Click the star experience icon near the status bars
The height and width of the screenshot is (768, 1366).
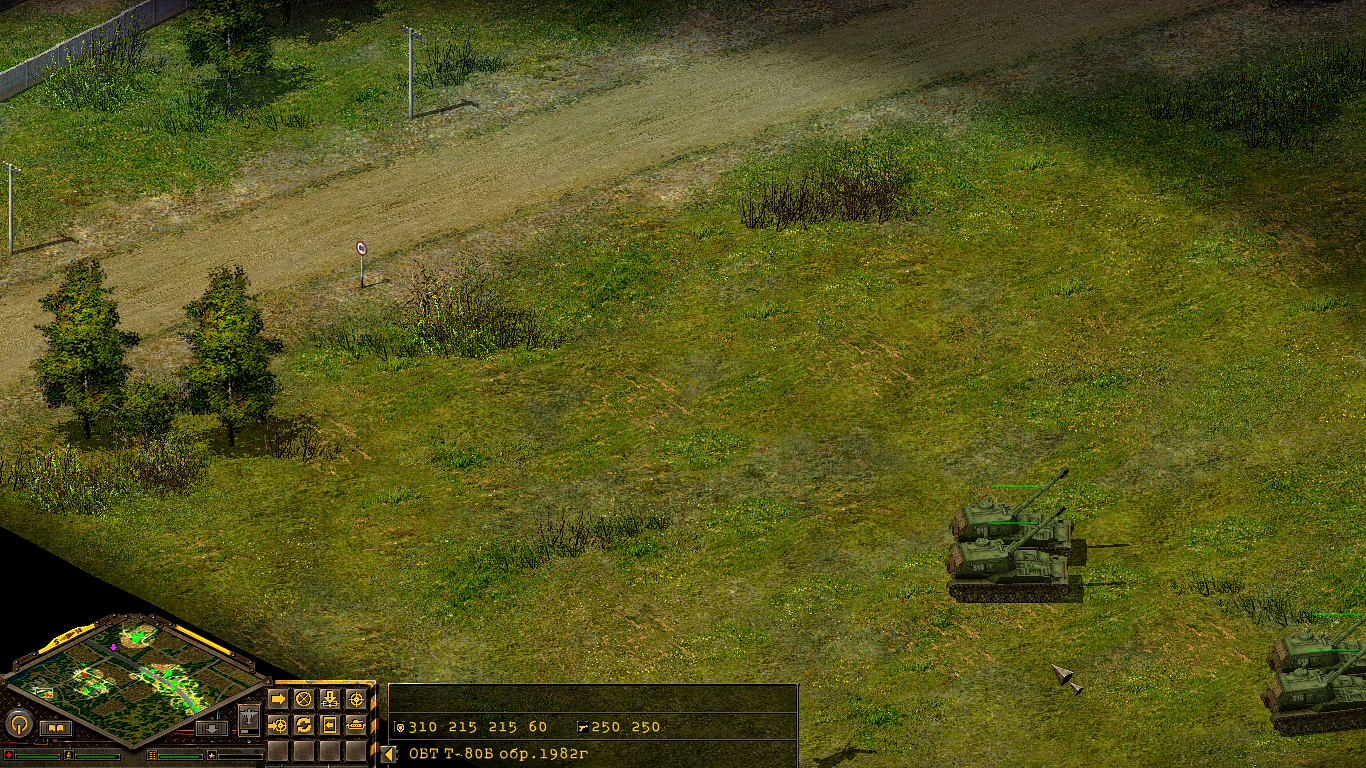[x=211, y=756]
